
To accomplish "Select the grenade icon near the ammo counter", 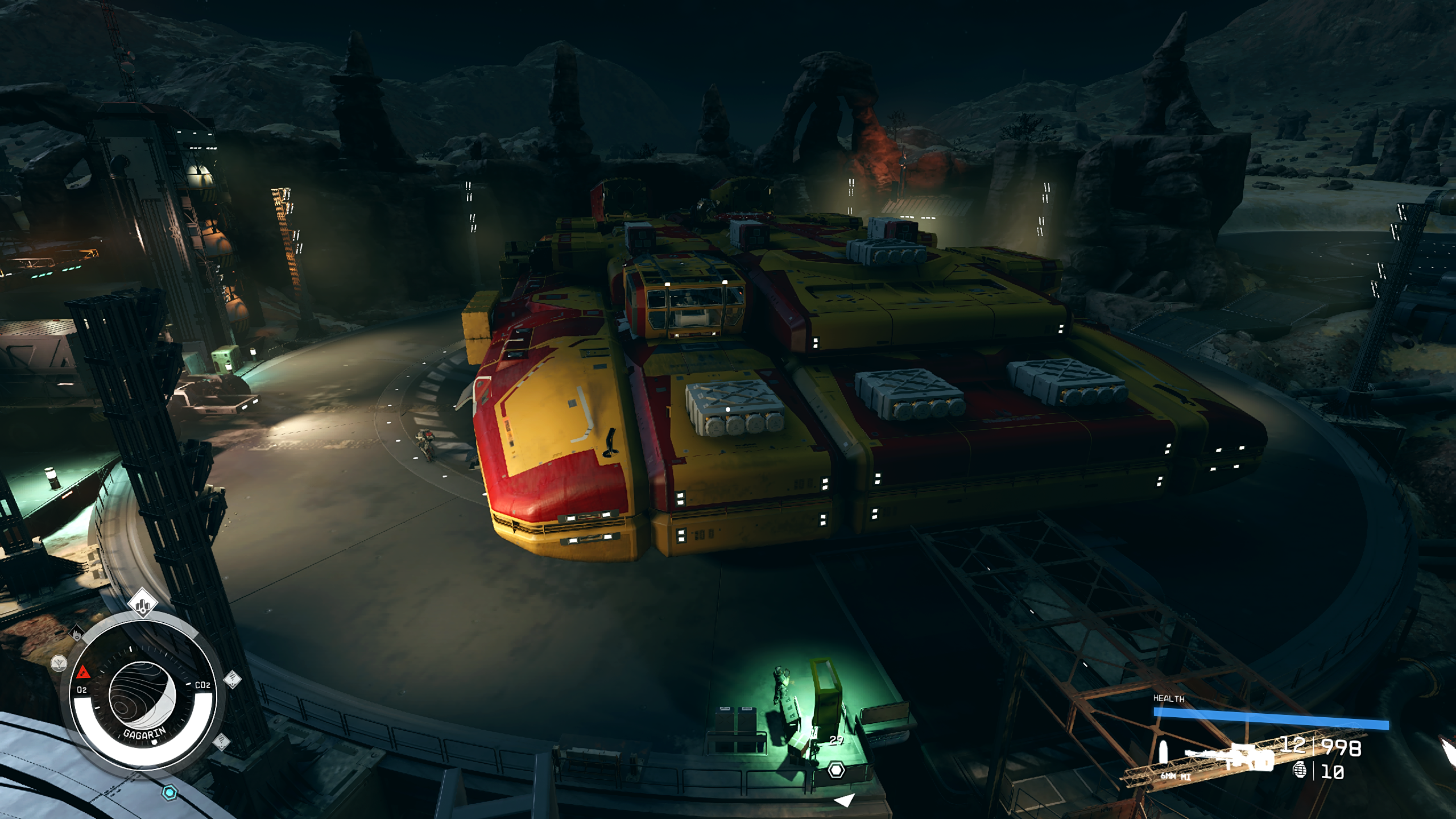I will [x=1301, y=771].
